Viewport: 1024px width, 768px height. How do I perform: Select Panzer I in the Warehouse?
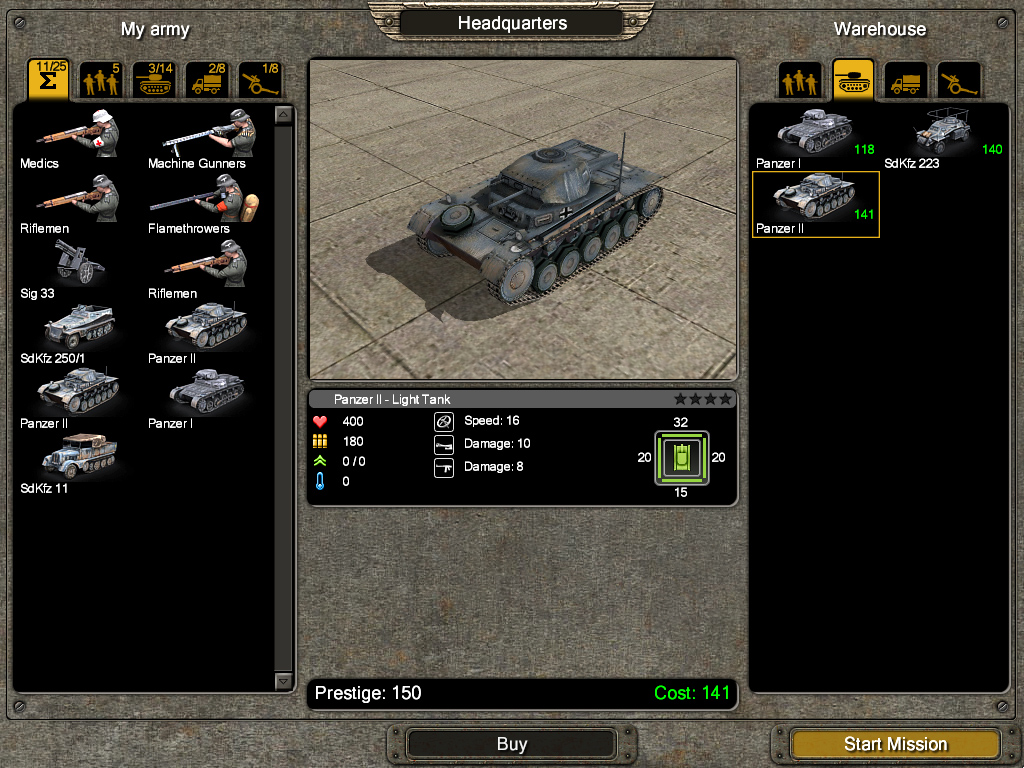click(x=814, y=134)
